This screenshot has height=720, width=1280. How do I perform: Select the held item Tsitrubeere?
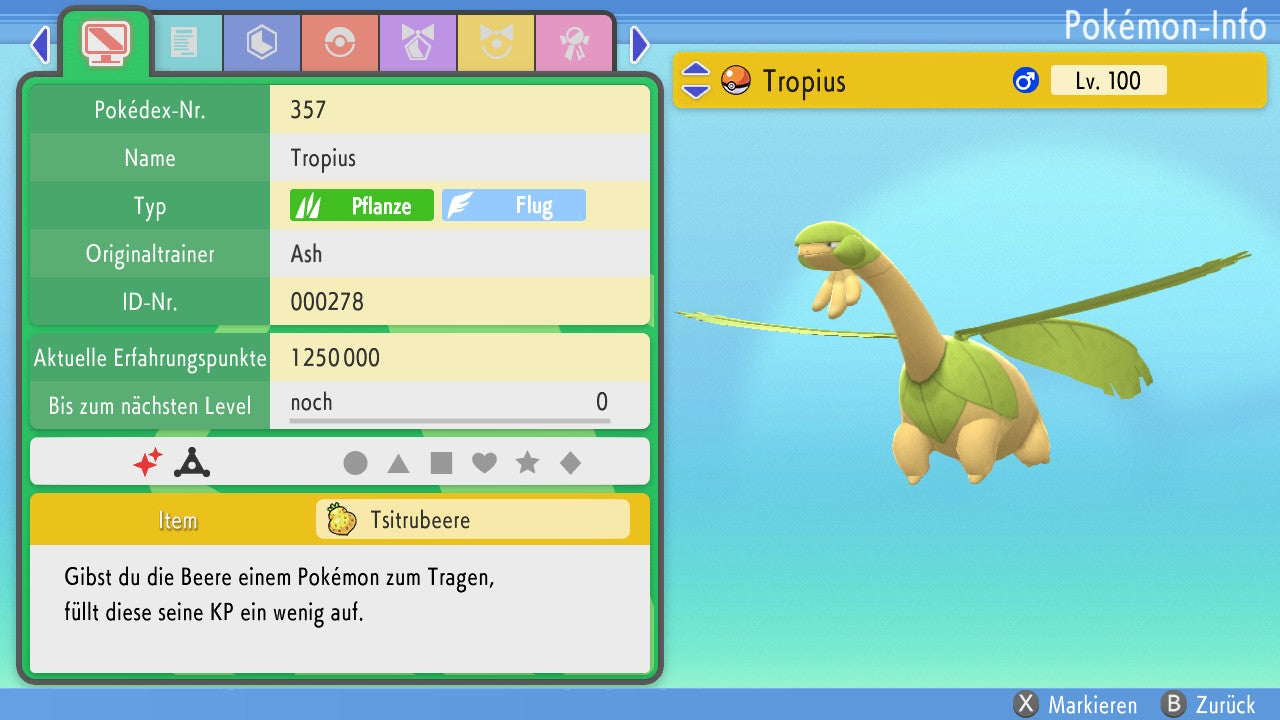point(472,520)
